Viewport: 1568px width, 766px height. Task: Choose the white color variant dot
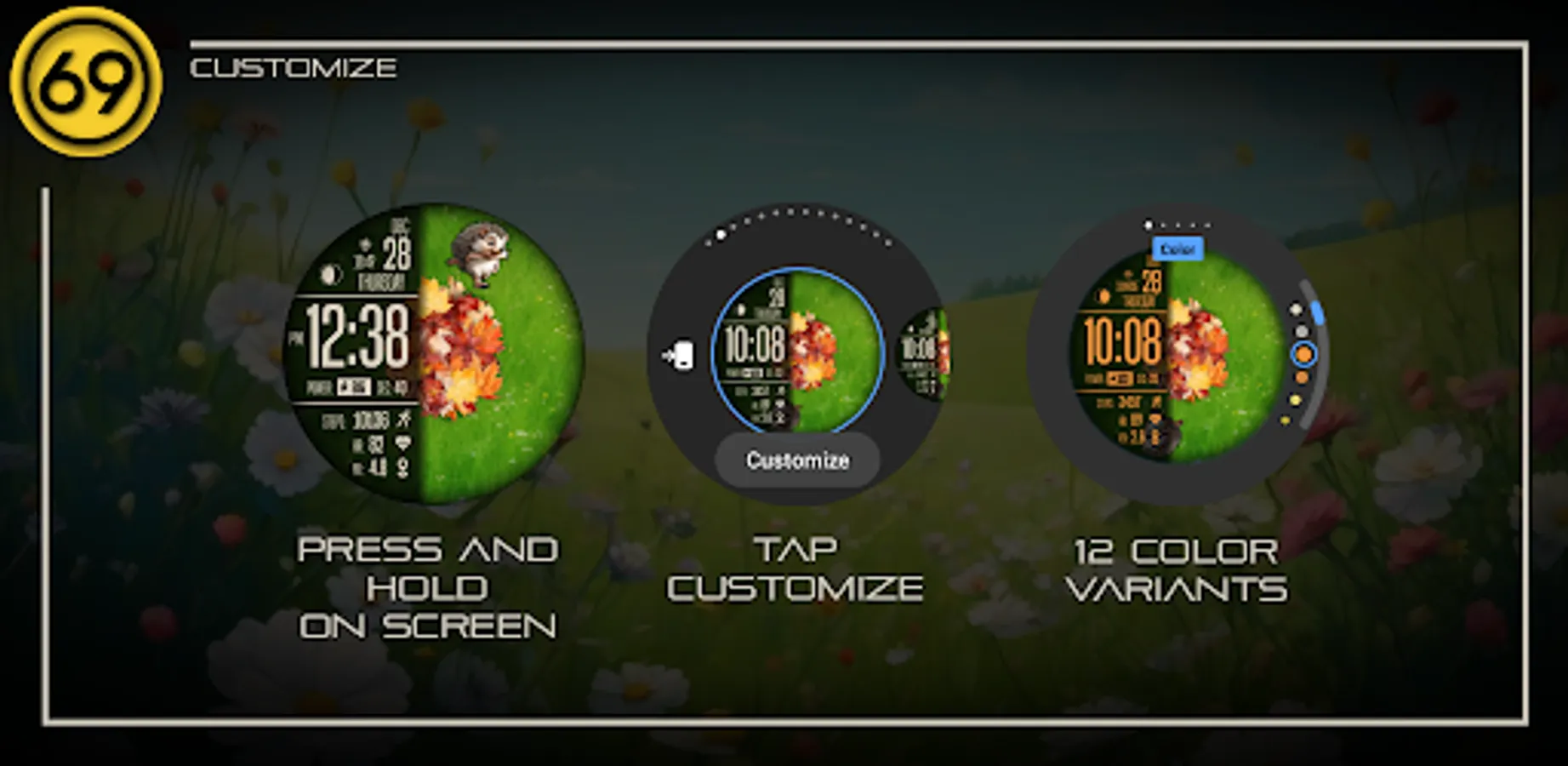[x=1297, y=310]
